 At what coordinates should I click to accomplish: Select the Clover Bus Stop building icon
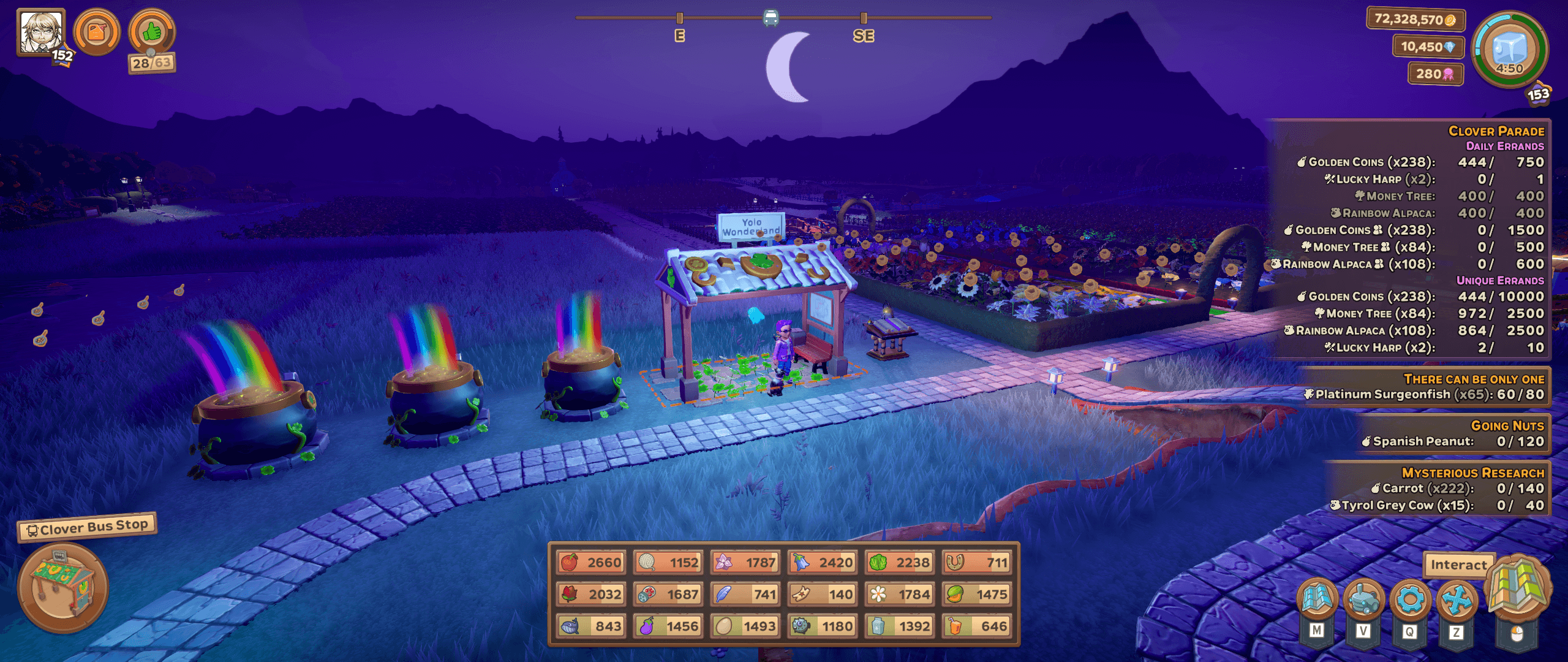pyautogui.click(x=62, y=587)
